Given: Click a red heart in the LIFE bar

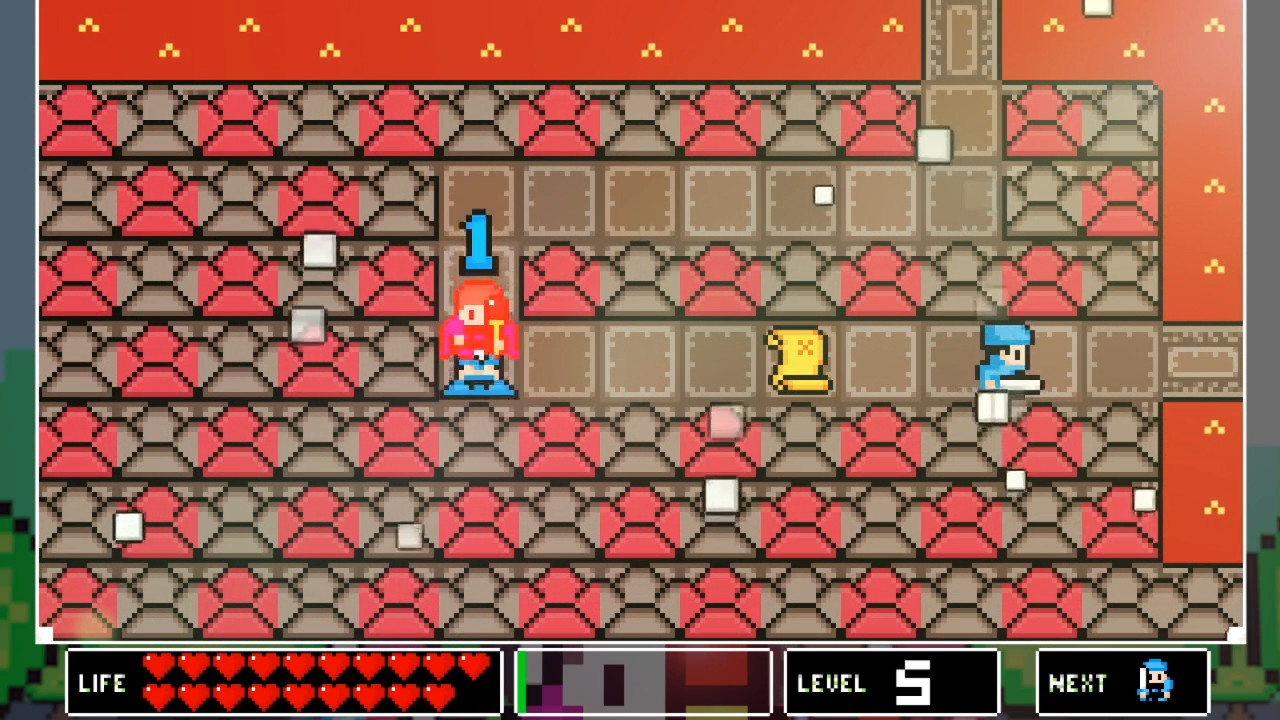Looking at the screenshot, I should (x=158, y=663).
